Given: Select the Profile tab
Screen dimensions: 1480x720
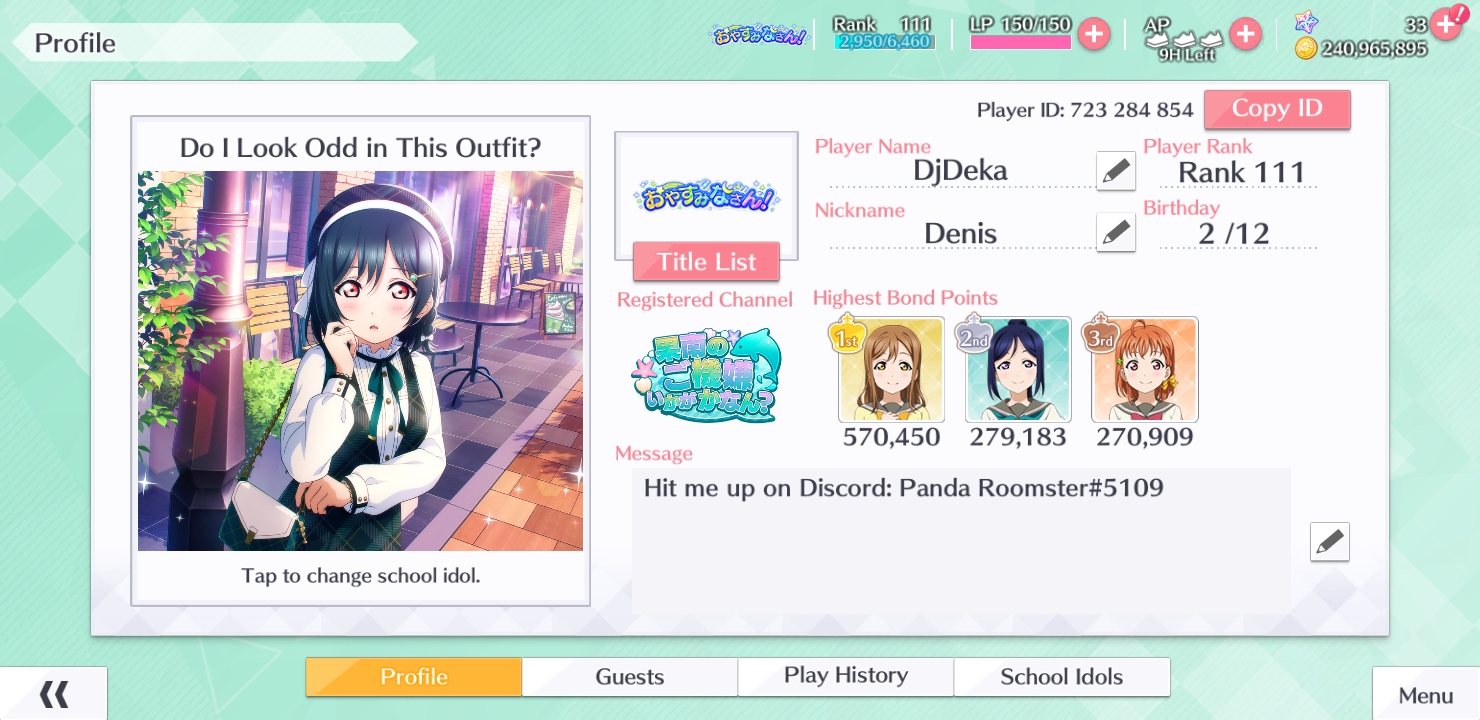Looking at the screenshot, I should (413, 677).
